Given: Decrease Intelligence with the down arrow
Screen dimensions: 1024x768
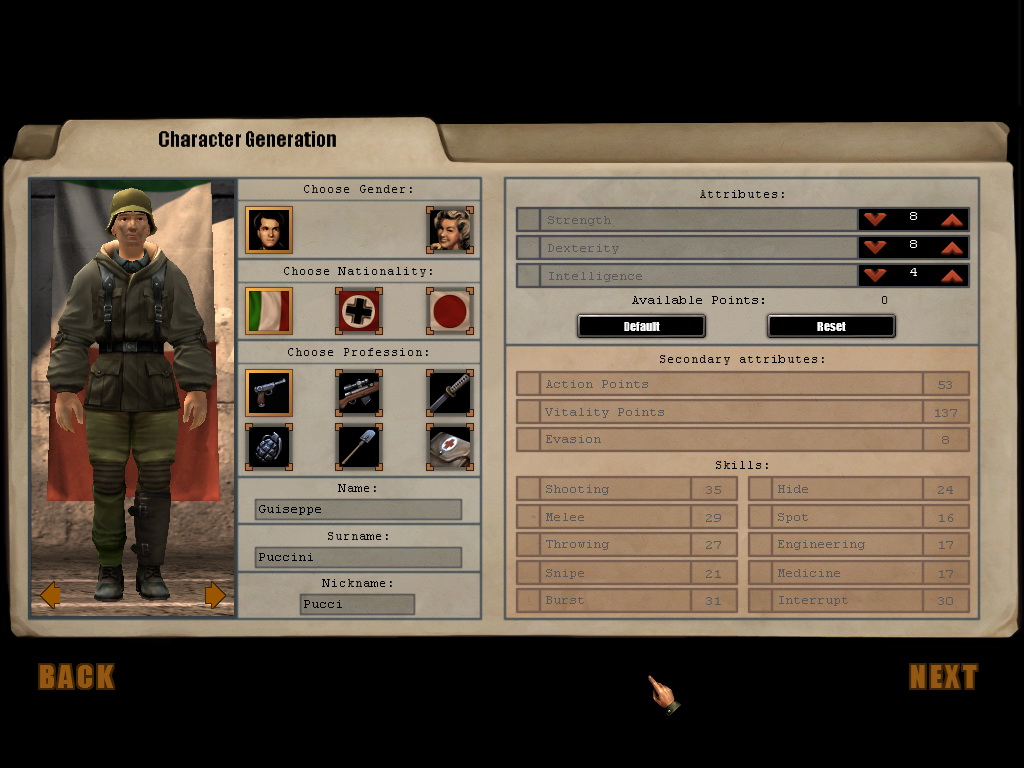Looking at the screenshot, I should click(x=875, y=275).
